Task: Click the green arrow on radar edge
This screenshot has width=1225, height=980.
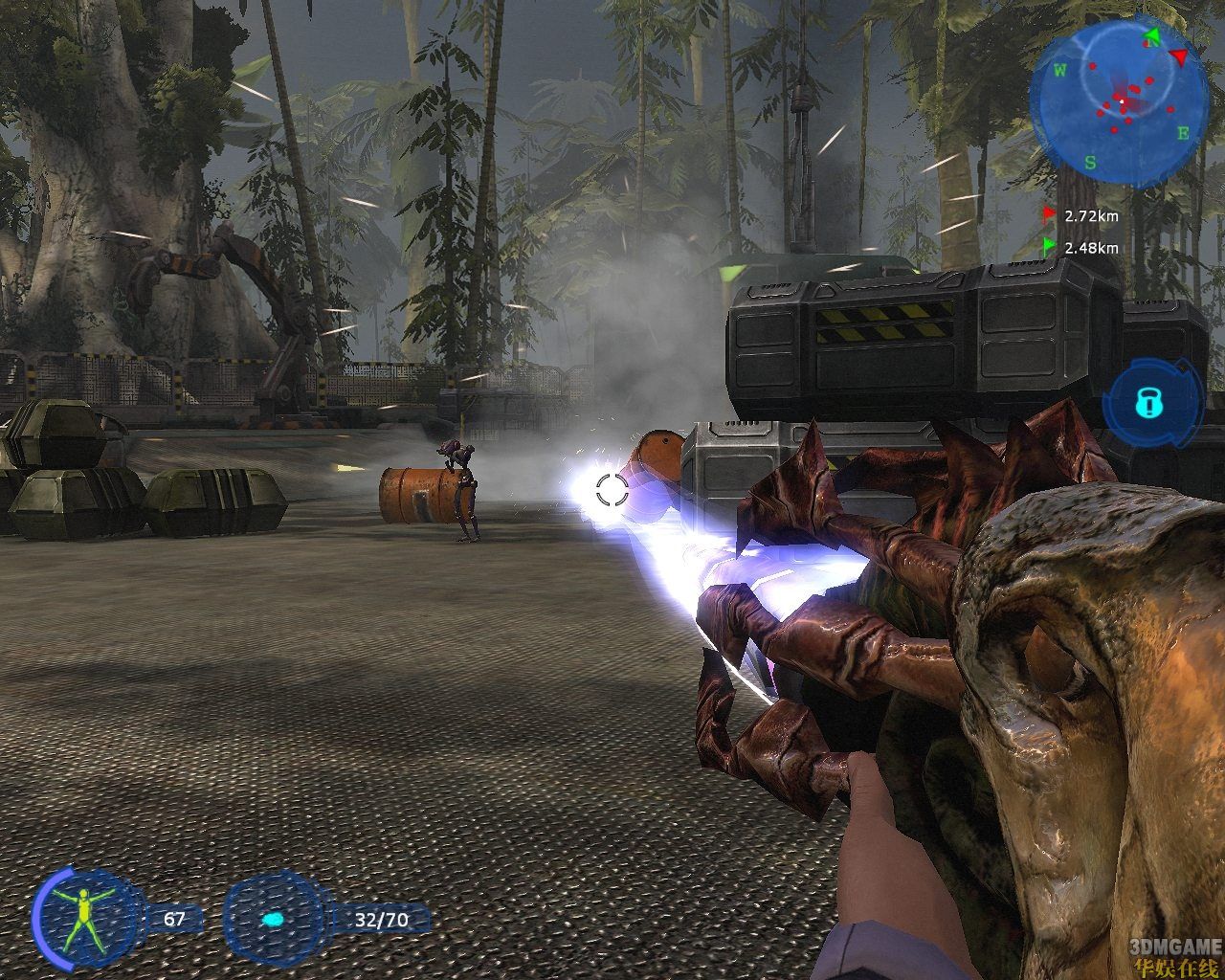Action: point(1152,37)
